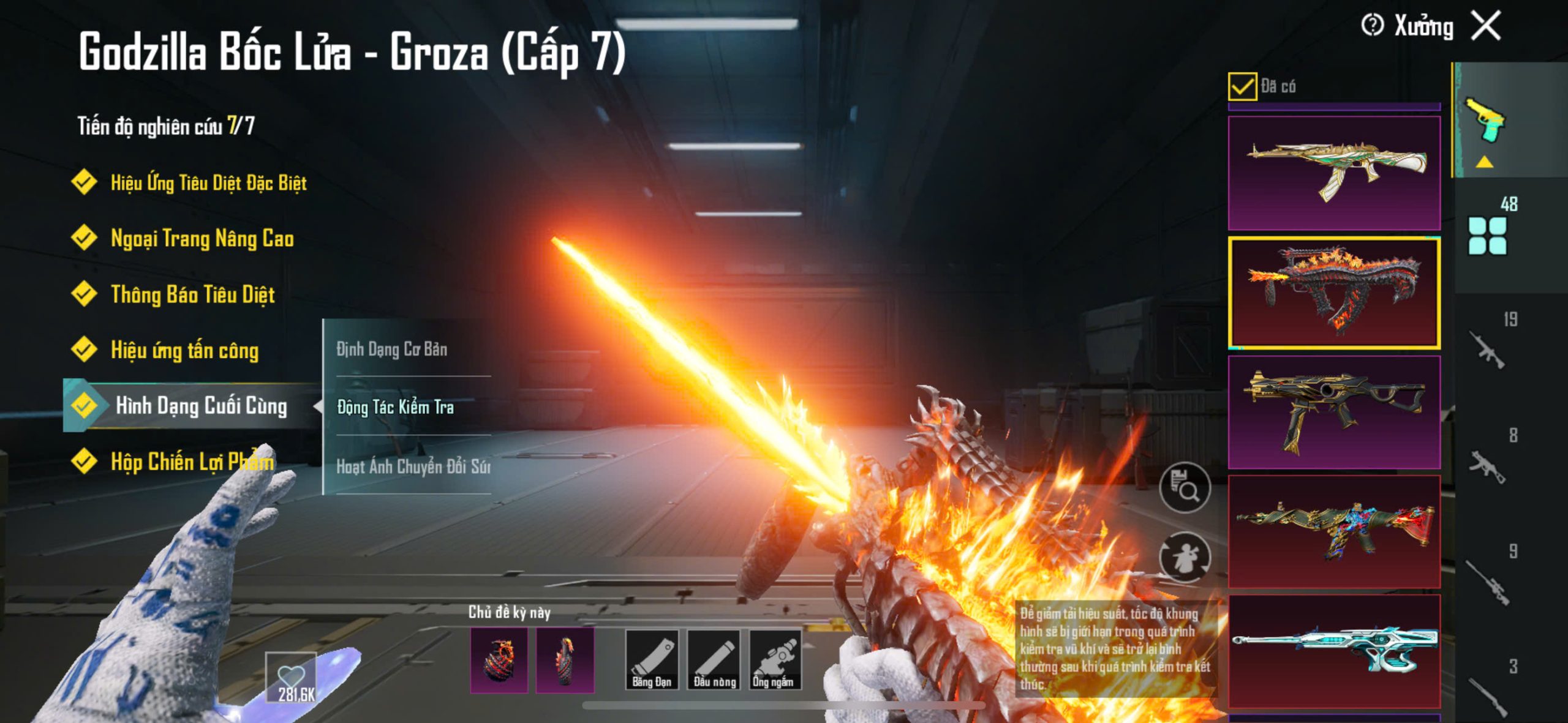Select the white-gold AKM skin thumbnail
The width and height of the screenshot is (1568, 723).
tap(1334, 173)
